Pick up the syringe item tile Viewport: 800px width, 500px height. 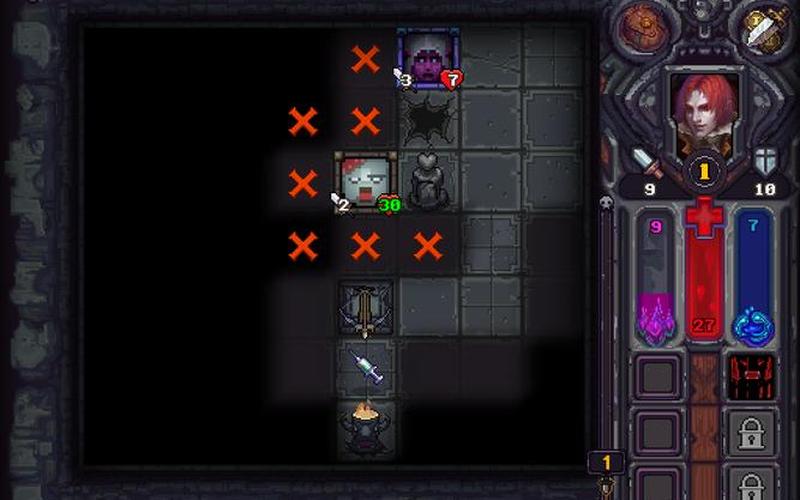(365, 367)
